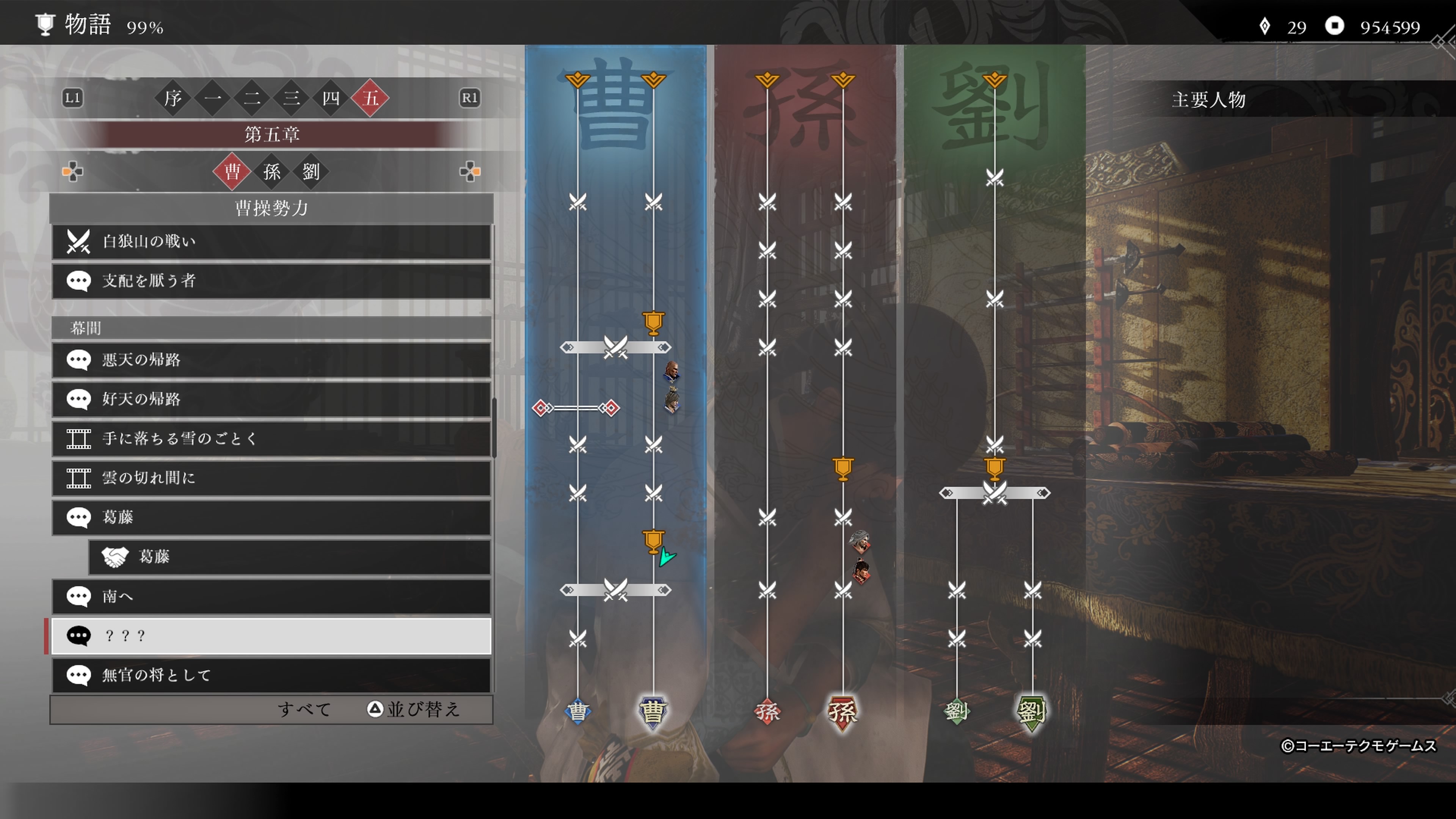Image resolution: width=1456 pixels, height=819 pixels.
Task: Select the glowing red 孫 ending emblem
Action: coord(842,712)
